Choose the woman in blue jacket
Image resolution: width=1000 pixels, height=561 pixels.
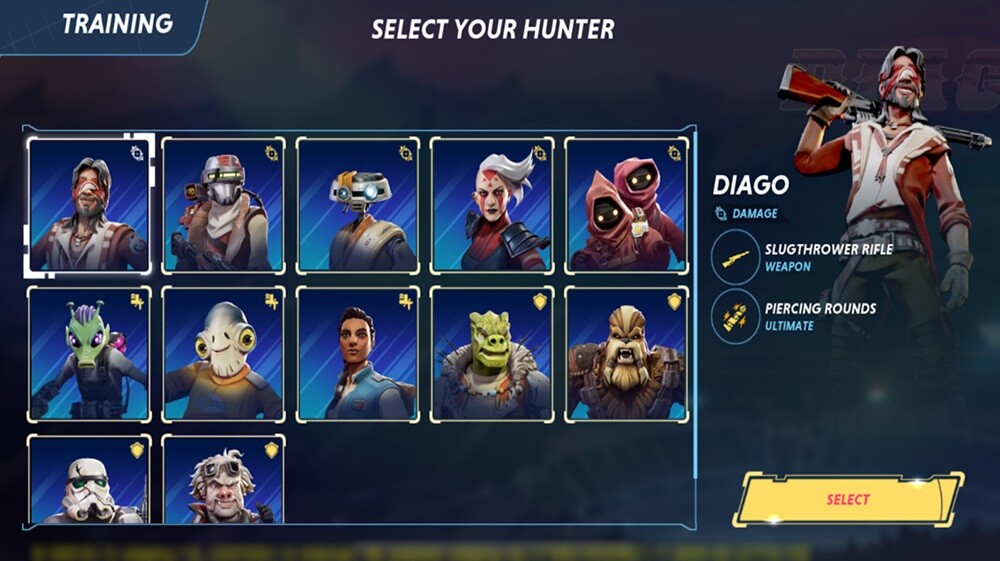(358, 354)
